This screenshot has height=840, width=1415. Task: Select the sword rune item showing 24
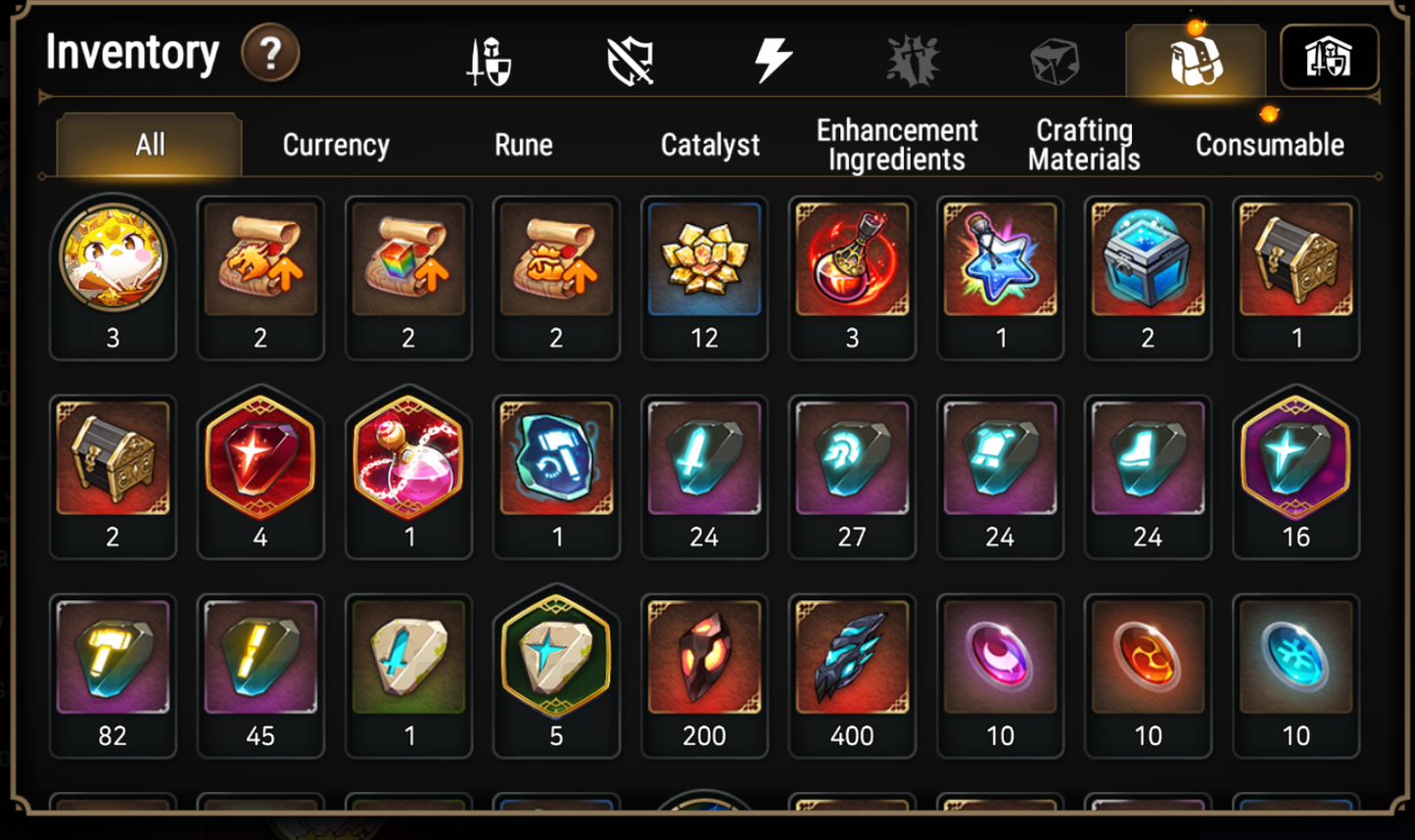pos(704,462)
